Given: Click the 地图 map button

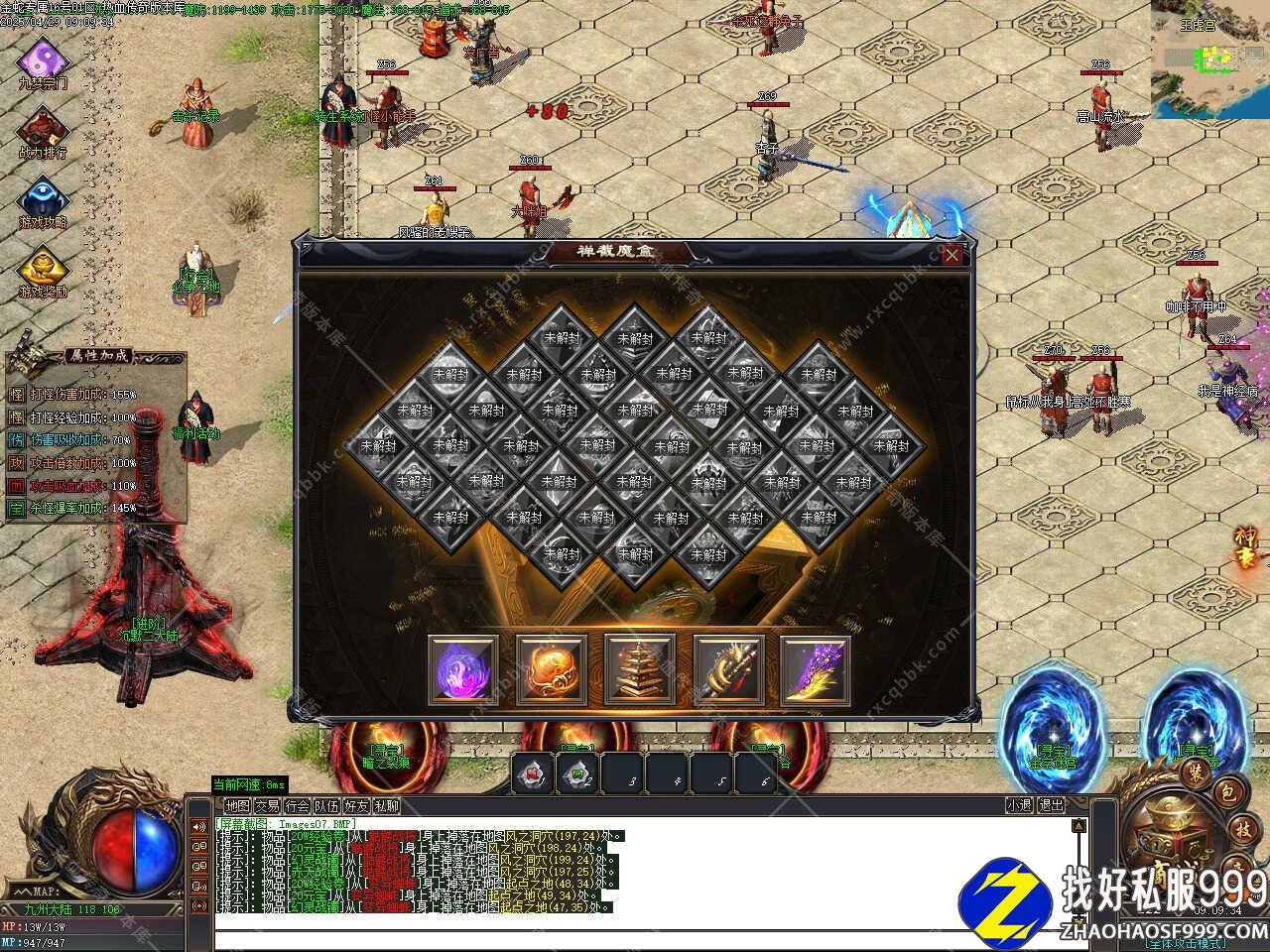Looking at the screenshot, I should click(x=237, y=806).
